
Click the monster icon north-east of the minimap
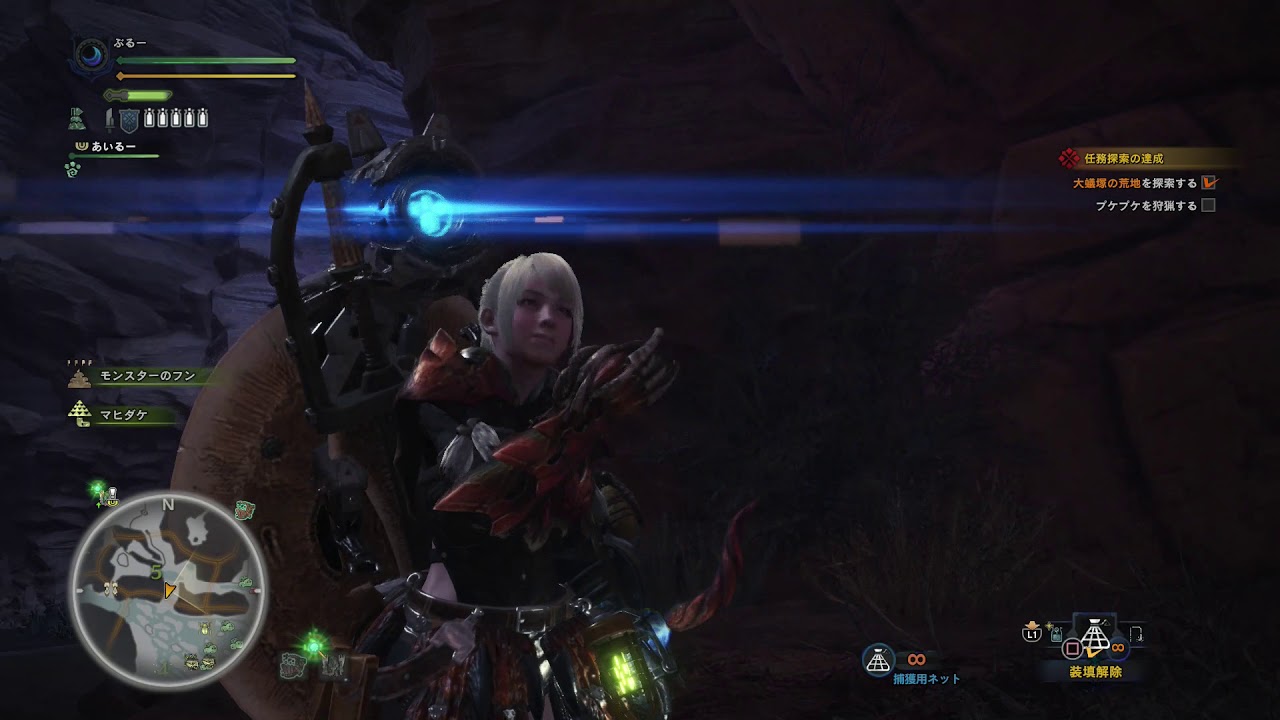(245, 512)
